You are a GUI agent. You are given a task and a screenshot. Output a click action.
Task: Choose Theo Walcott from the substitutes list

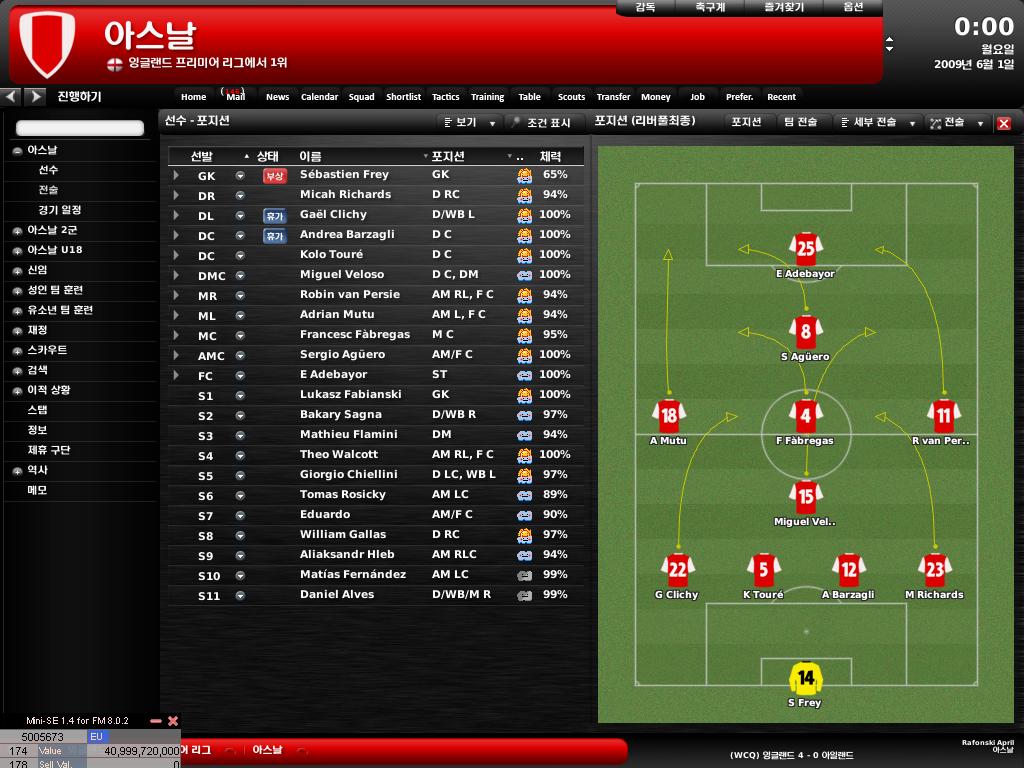(339, 455)
